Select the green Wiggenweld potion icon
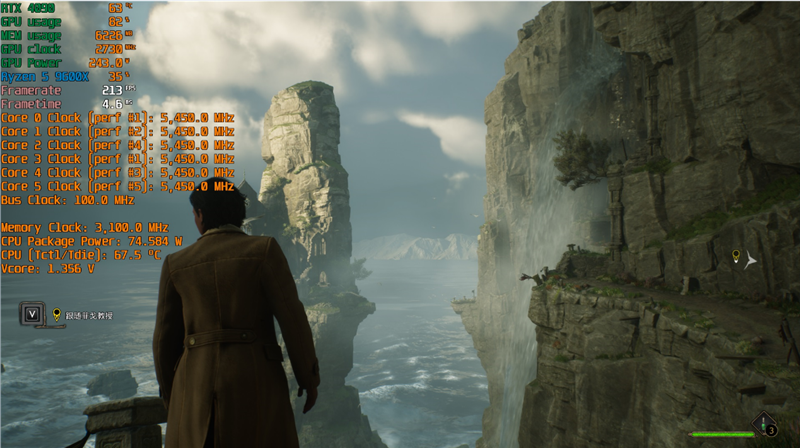Screen dimensions: 800x448 pos(765,424)
